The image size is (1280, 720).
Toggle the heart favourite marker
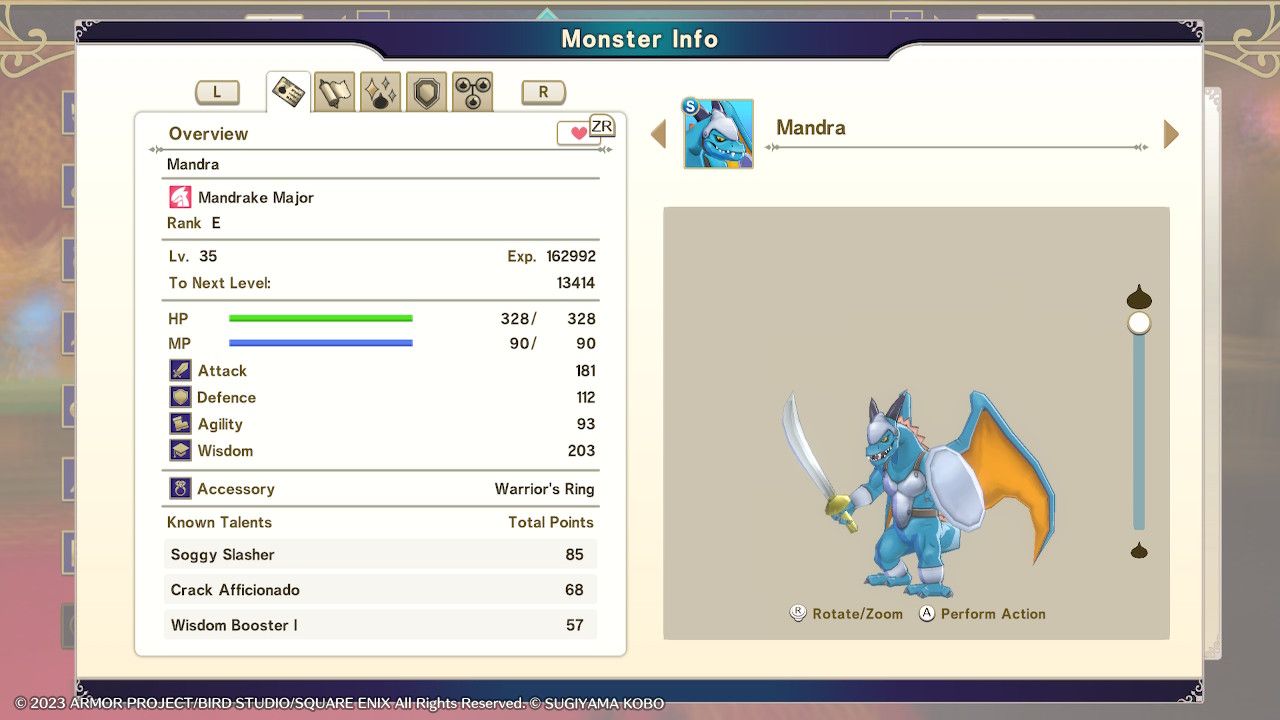(578, 131)
